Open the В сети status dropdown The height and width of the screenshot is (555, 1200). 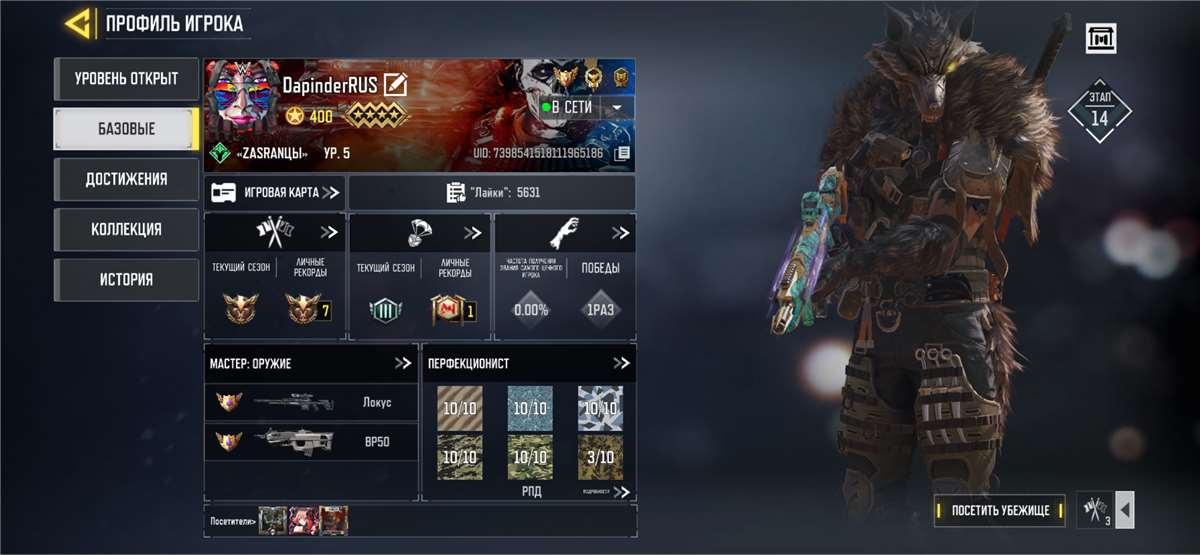[x=617, y=107]
